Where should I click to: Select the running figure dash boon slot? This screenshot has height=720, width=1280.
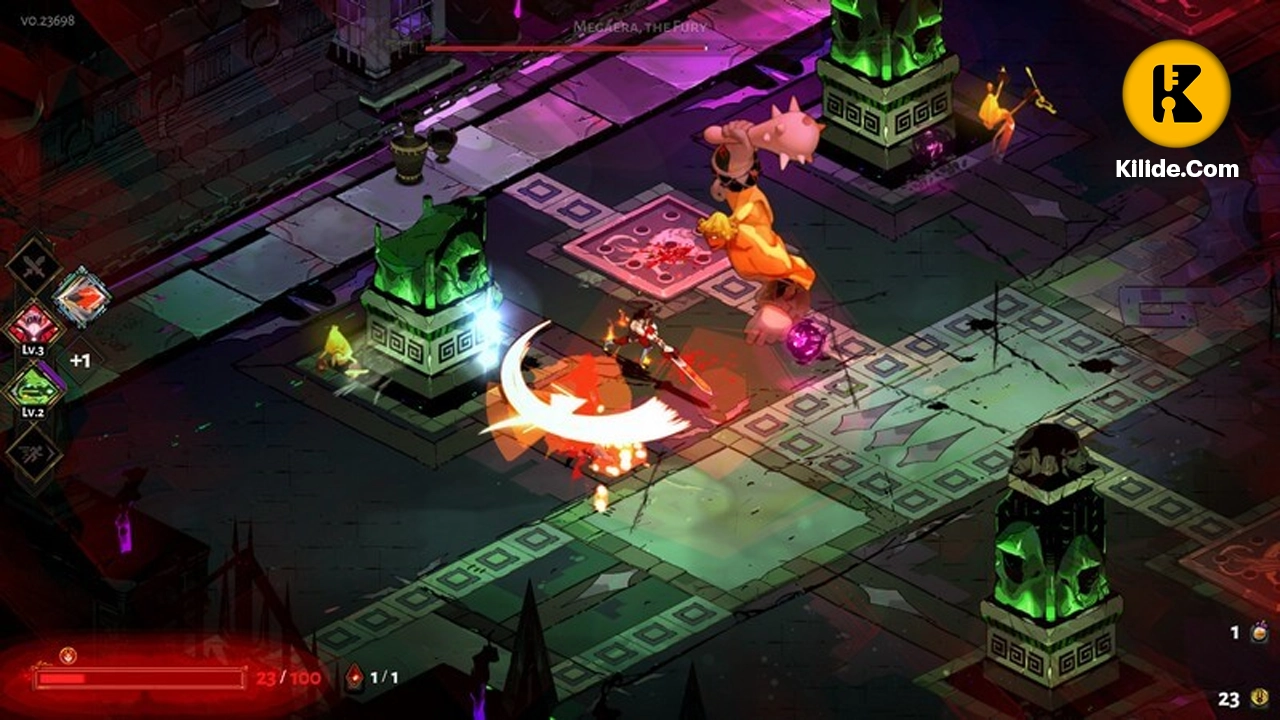coord(34,453)
